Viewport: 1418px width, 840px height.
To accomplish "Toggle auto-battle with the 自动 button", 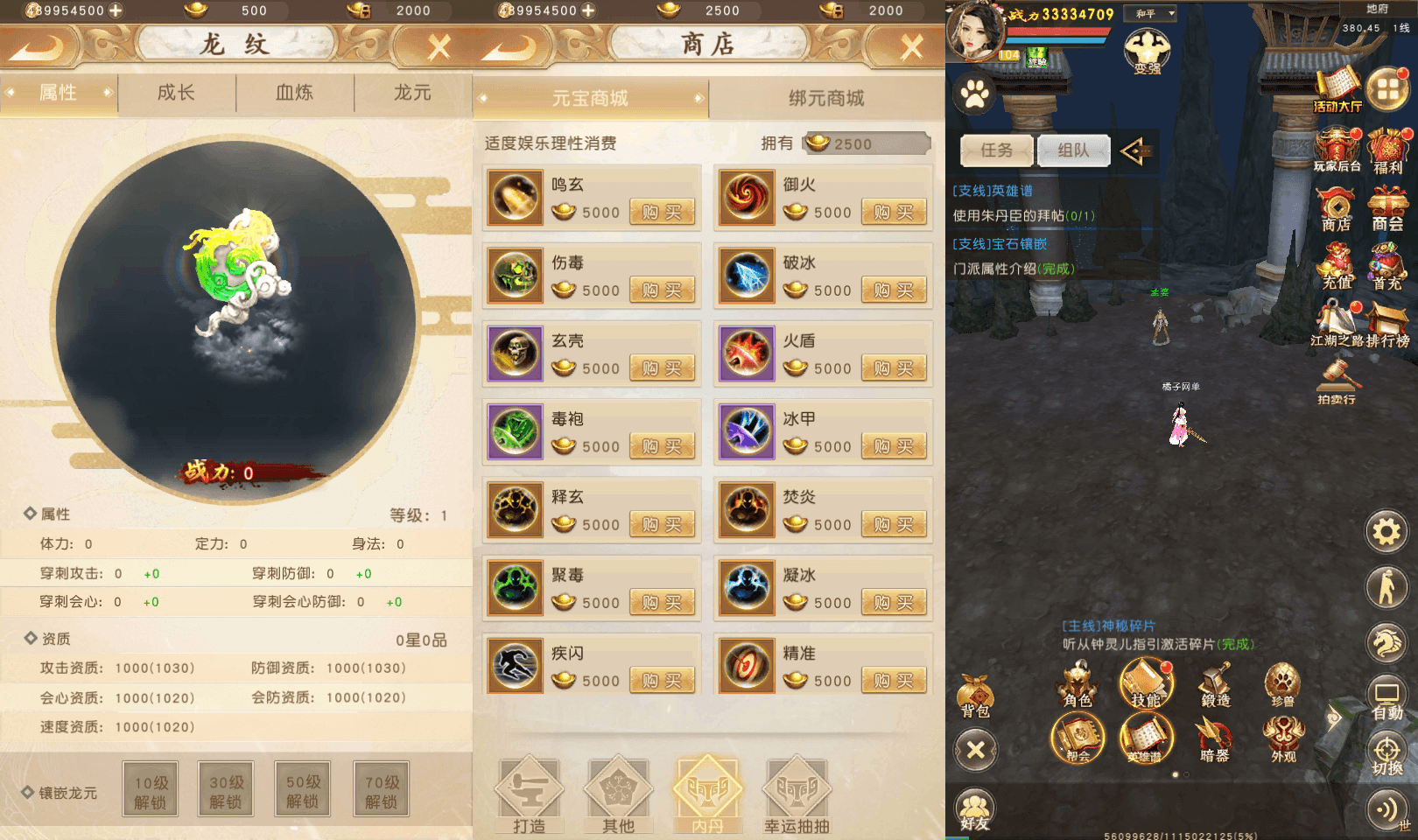I will click(x=1386, y=691).
